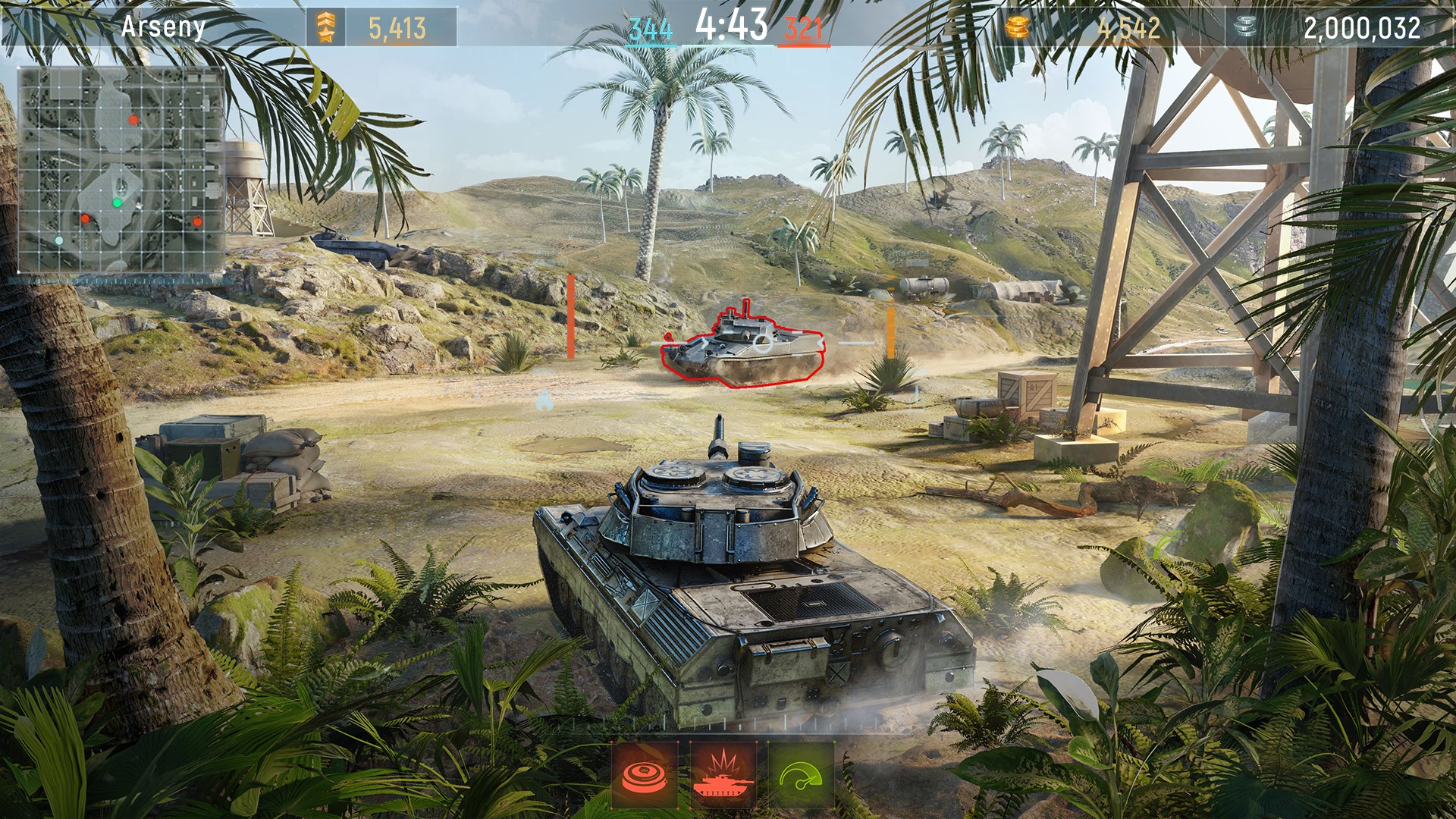This screenshot has height=819, width=1456.
Task: Activate the landmine ability icon
Action: [x=645, y=775]
